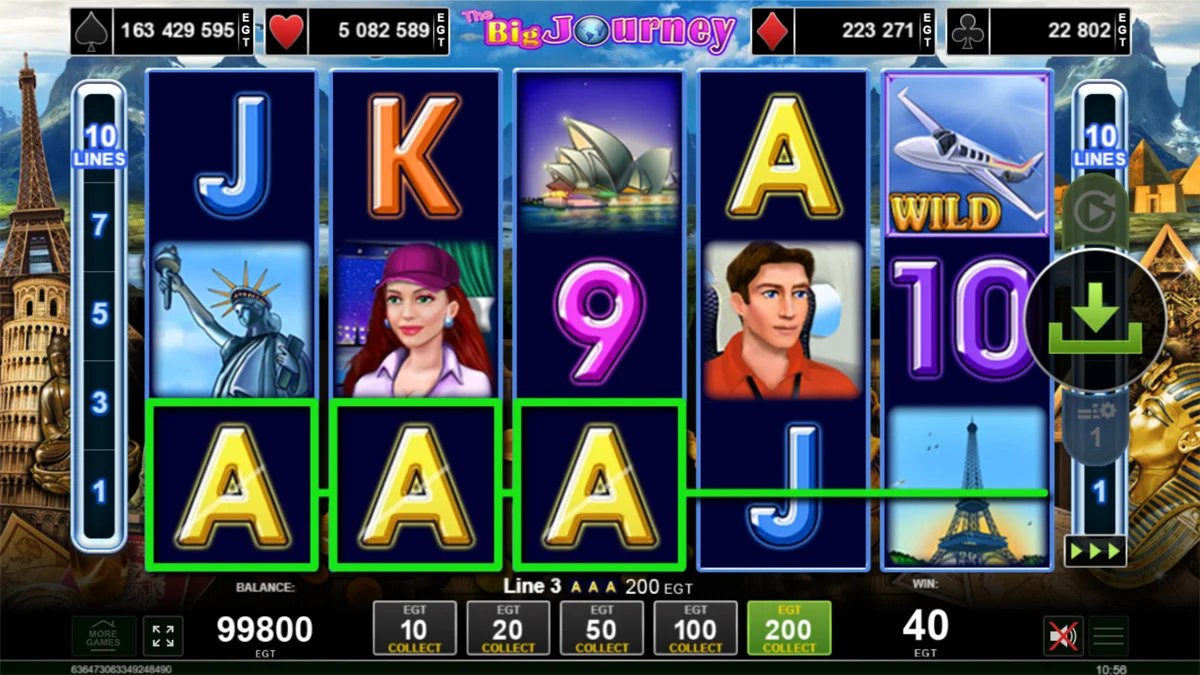Screen dimensions: 1200x675
Task: Choose the 10 EGT collect bet button
Action: point(414,629)
